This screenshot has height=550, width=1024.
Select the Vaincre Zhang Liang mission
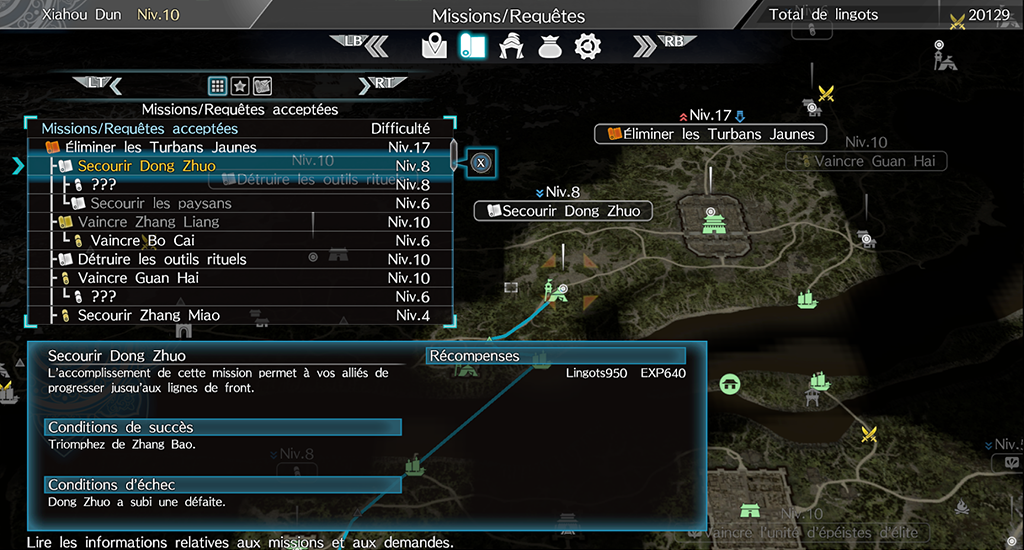[x=148, y=222]
